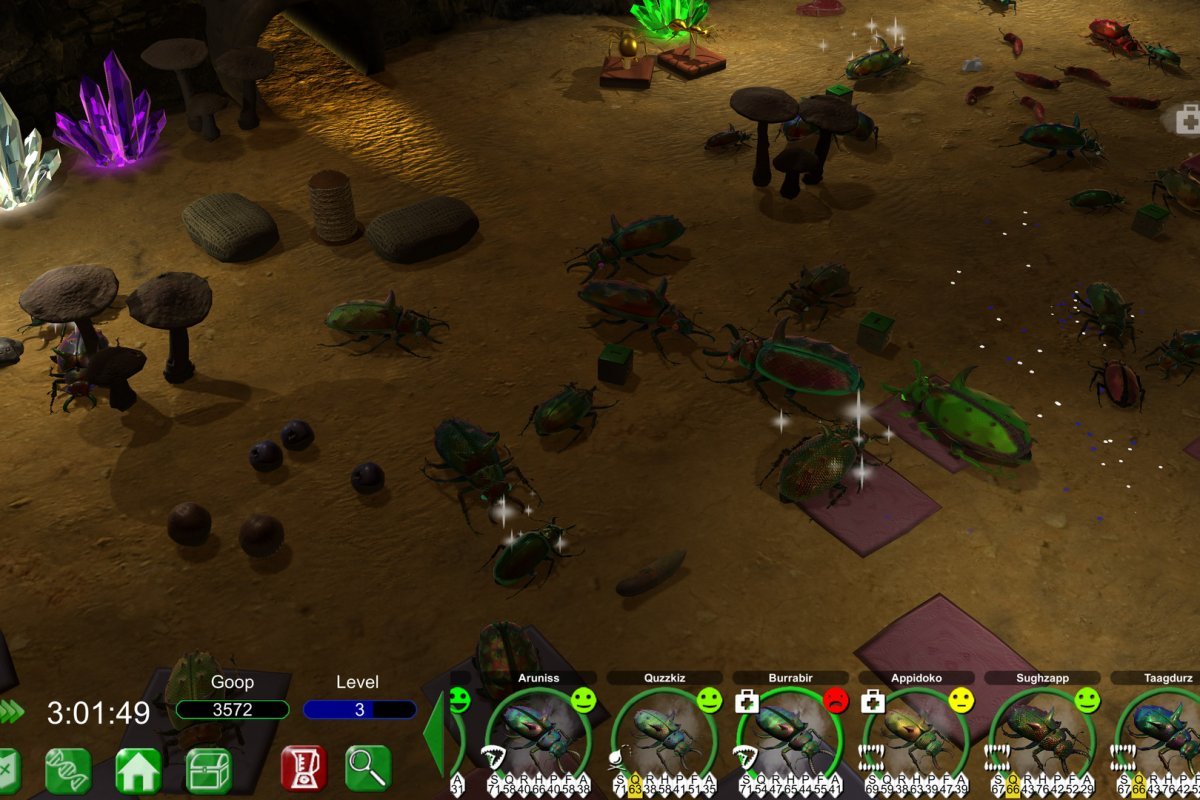Viewport: 1200px width, 800px height.
Task: Open the DNA genetics panel
Action: pyautogui.click(x=69, y=770)
